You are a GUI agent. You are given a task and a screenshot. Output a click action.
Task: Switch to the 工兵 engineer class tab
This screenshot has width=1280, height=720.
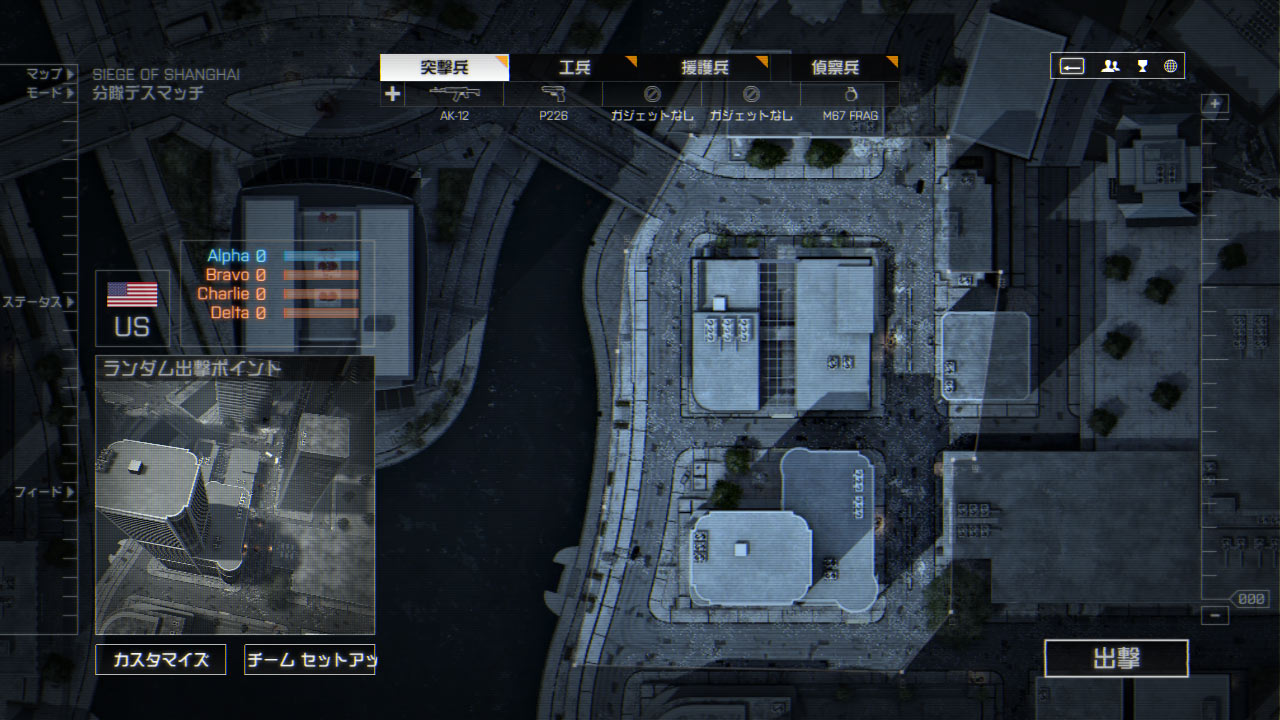pos(574,68)
